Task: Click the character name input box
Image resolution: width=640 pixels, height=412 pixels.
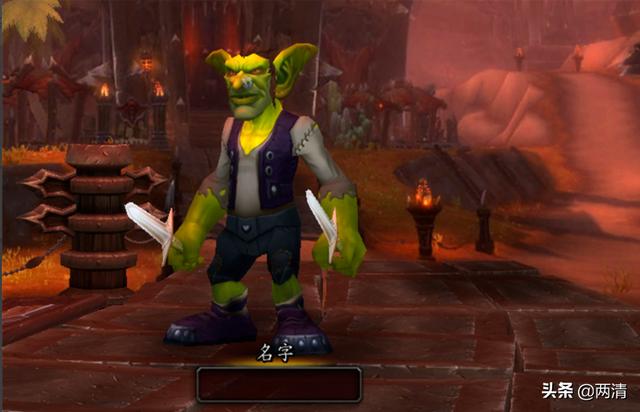Action: [279, 384]
